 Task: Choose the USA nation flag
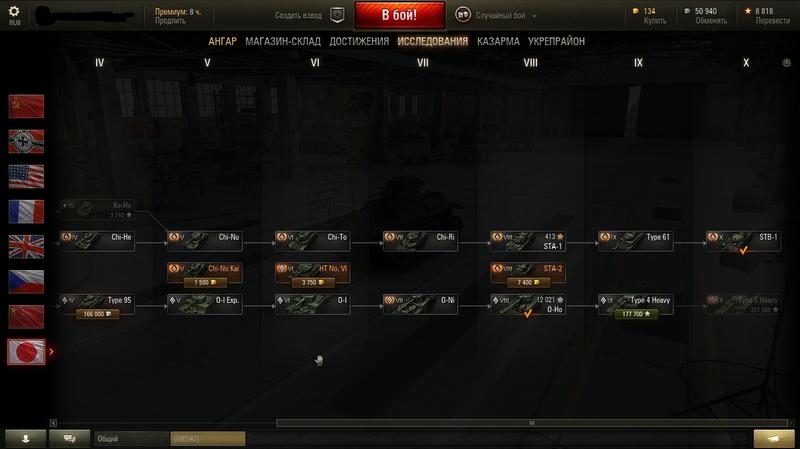point(27,176)
